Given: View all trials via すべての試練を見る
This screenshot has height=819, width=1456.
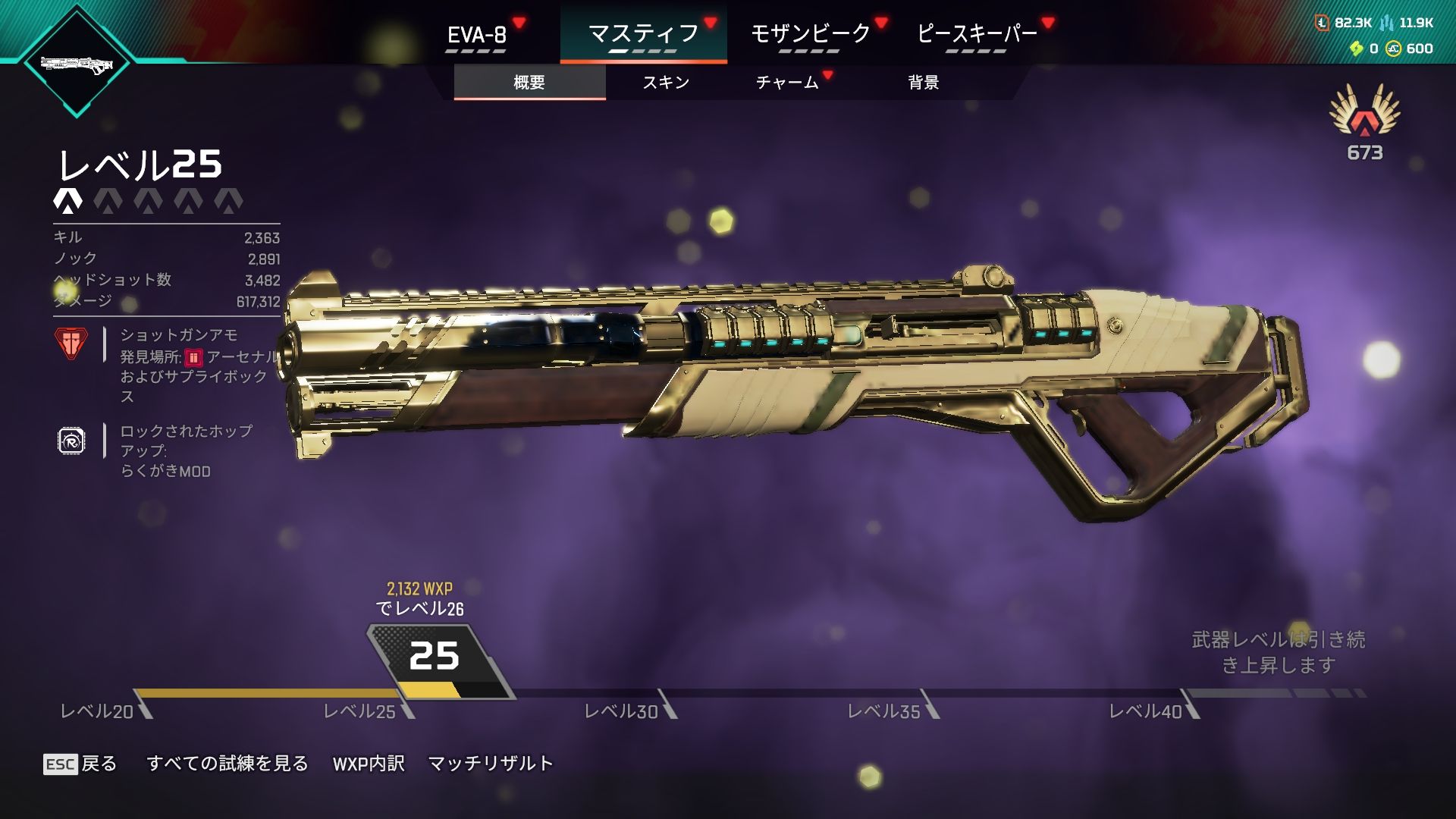Looking at the screenshot, I should click(227, 764).
